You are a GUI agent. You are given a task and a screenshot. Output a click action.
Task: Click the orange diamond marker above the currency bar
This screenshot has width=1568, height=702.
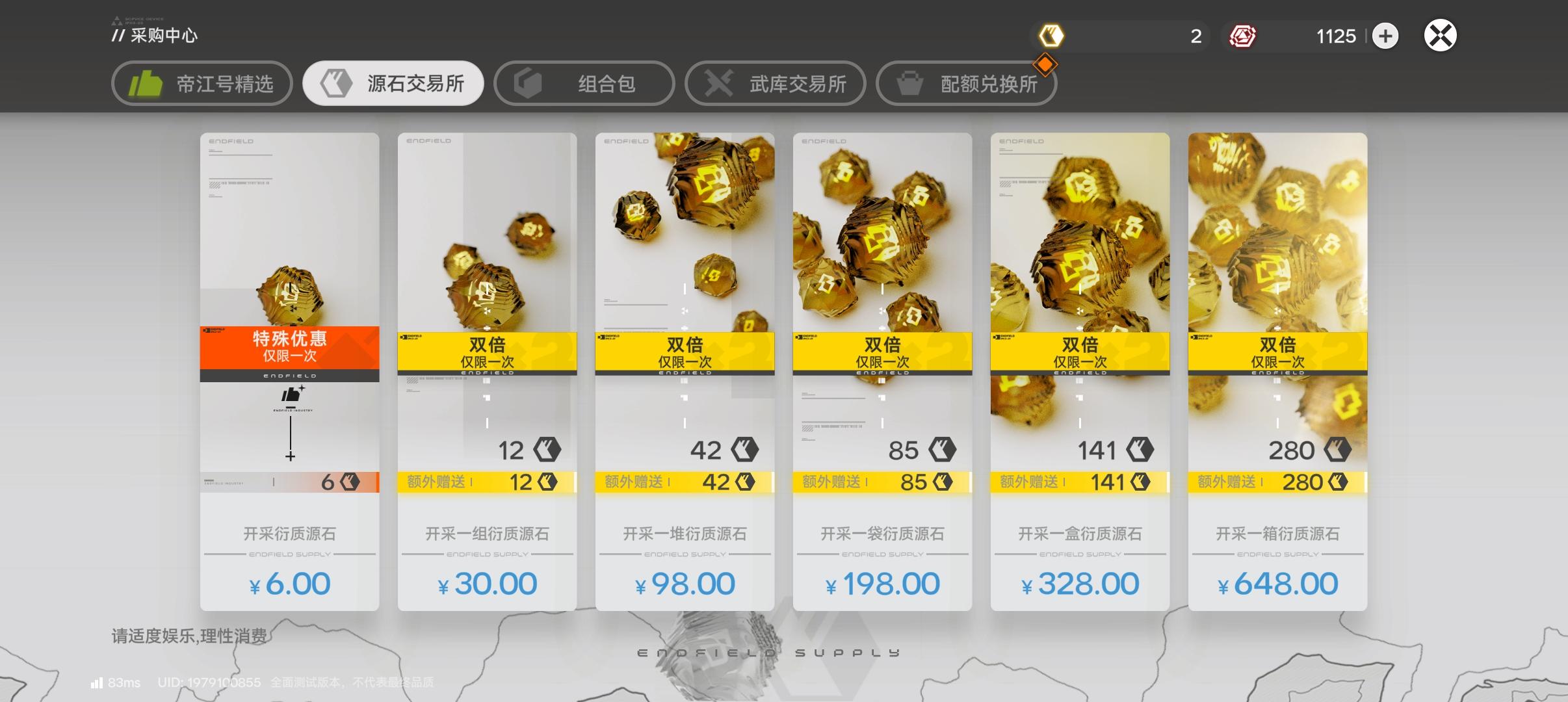click(x=1045, y=64)
